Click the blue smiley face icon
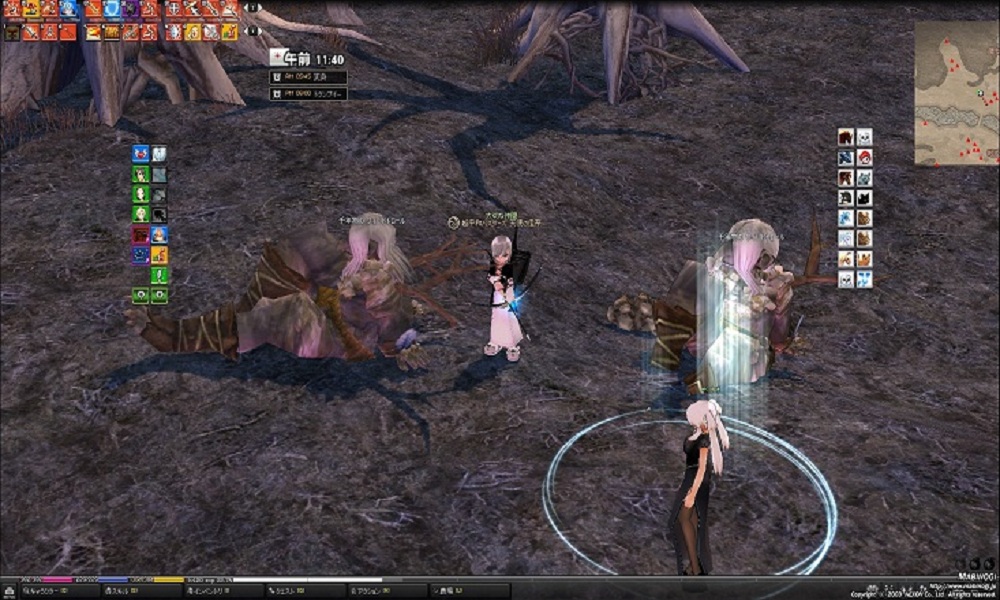1000x600 pixels. coord(141,255)
